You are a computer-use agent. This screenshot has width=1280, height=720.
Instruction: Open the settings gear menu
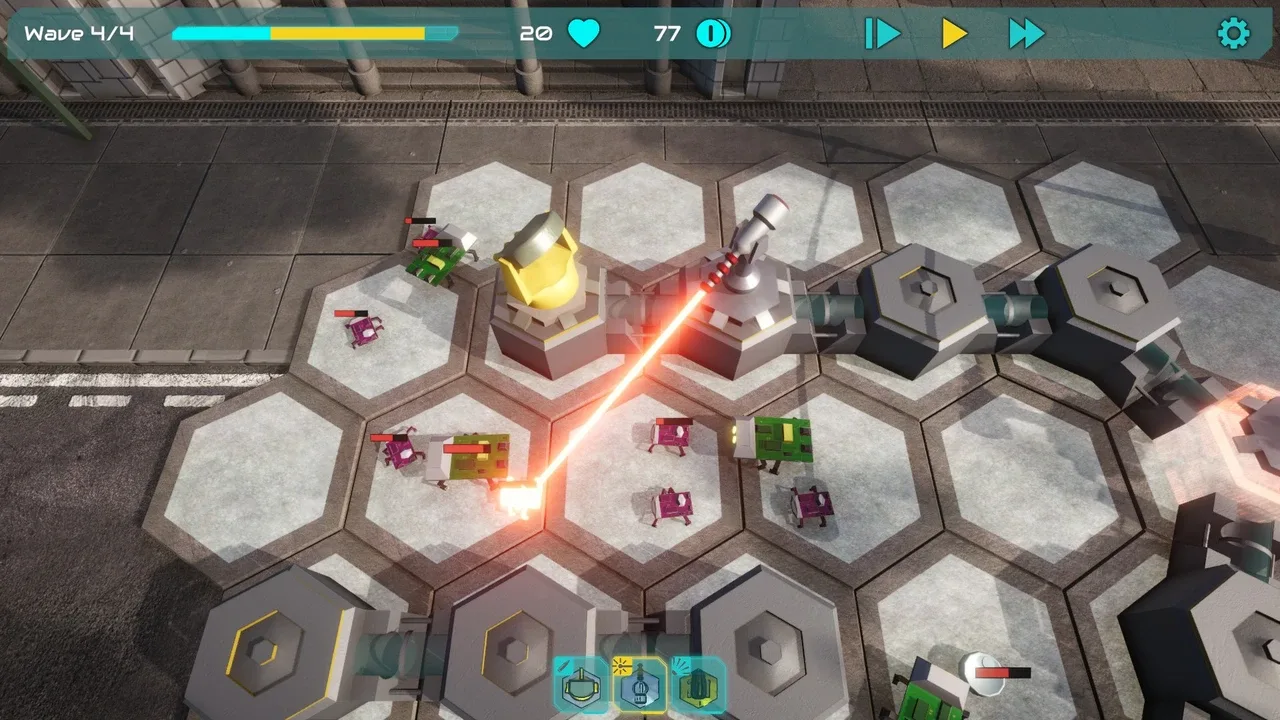[x=1233, y=34]
